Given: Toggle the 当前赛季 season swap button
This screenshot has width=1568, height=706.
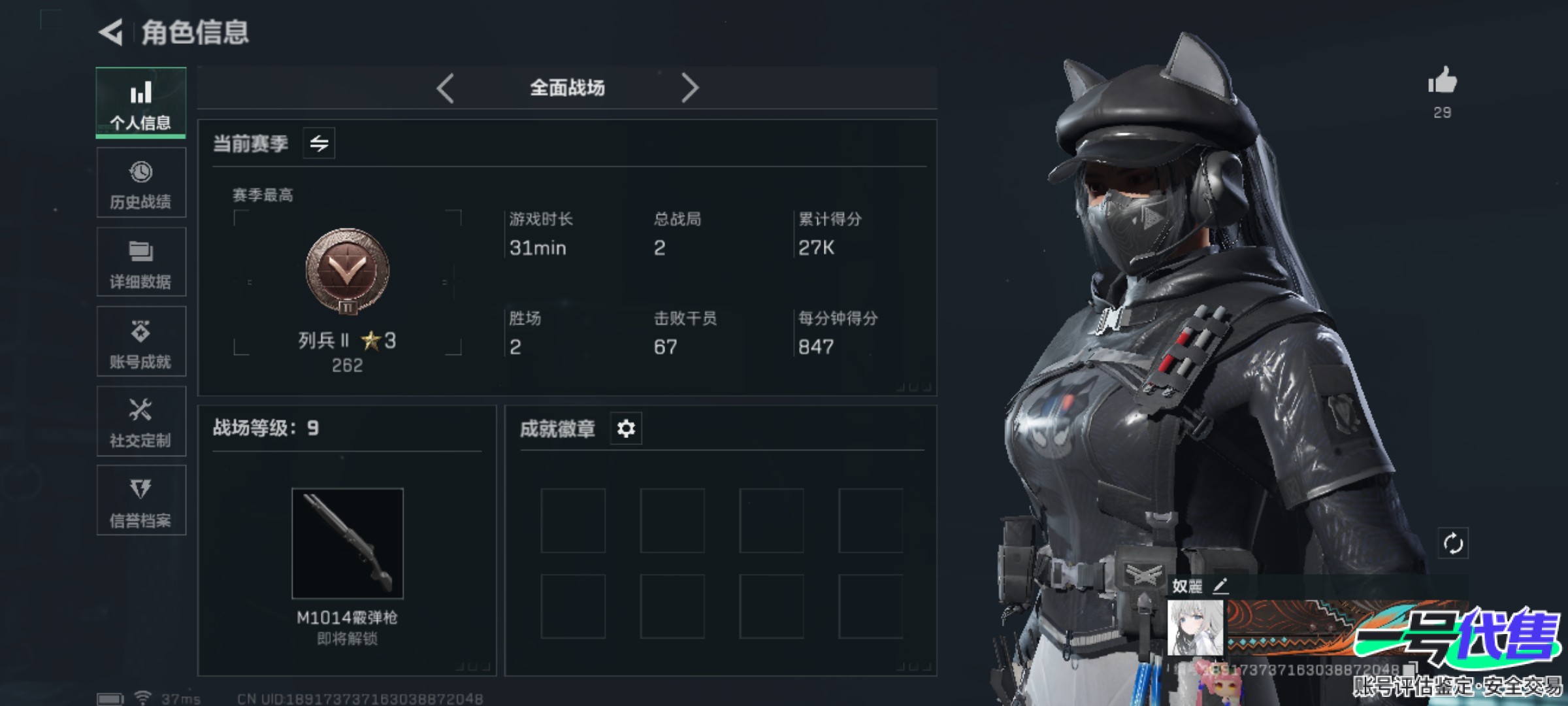Looking at the screenshot, I should point(319,143).
